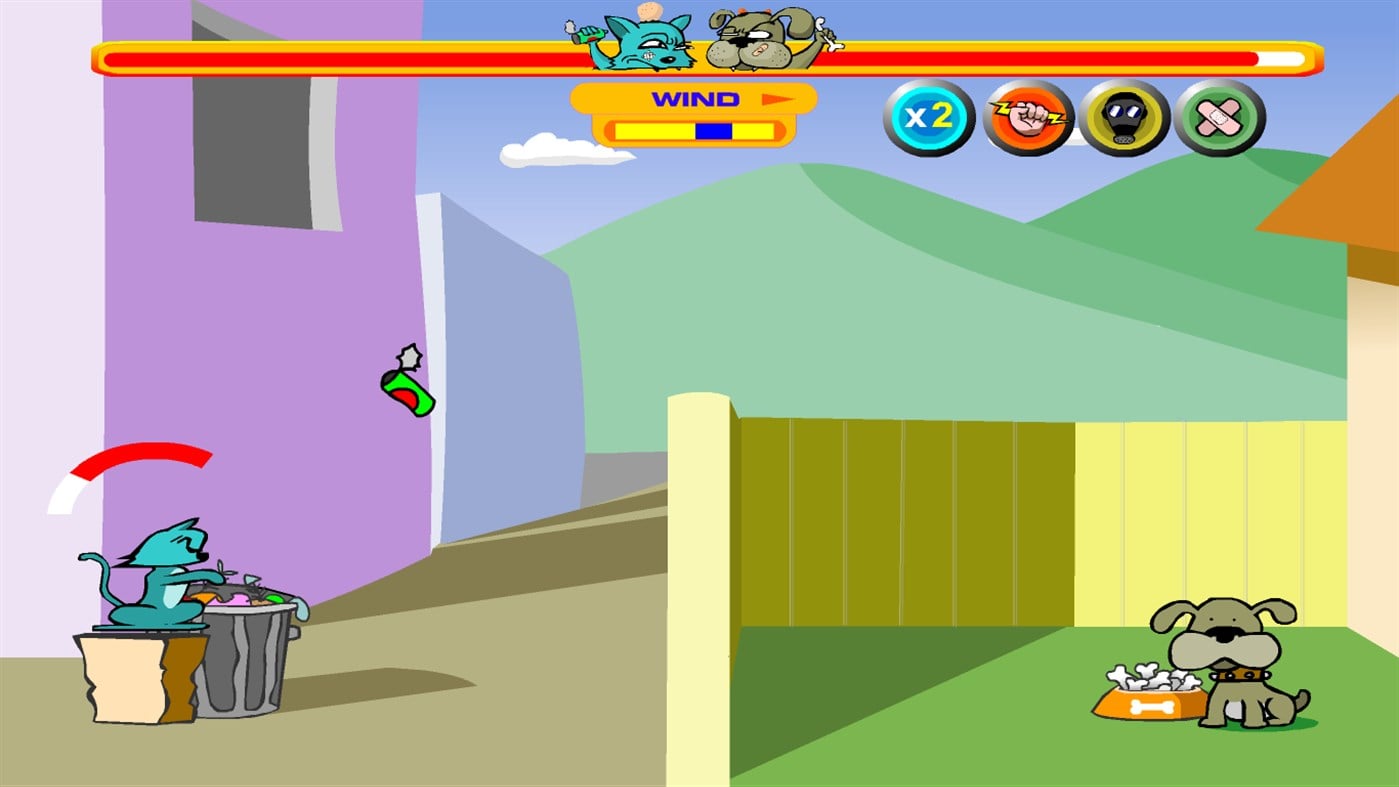
Task: Click the orange wind direction arrow
Action: click(781, 99)
